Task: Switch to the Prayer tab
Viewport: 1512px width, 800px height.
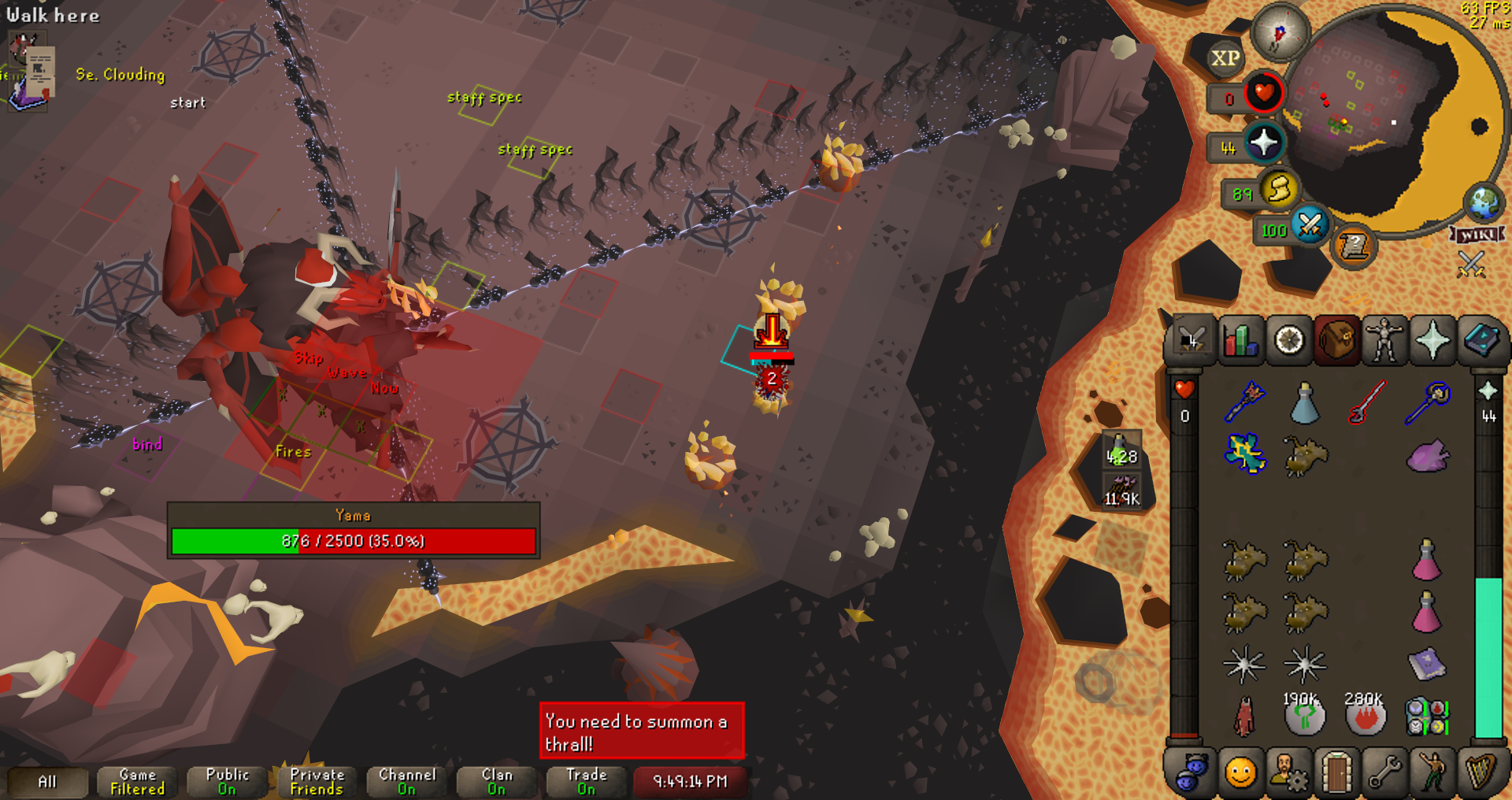Action: pos(1432,342)
